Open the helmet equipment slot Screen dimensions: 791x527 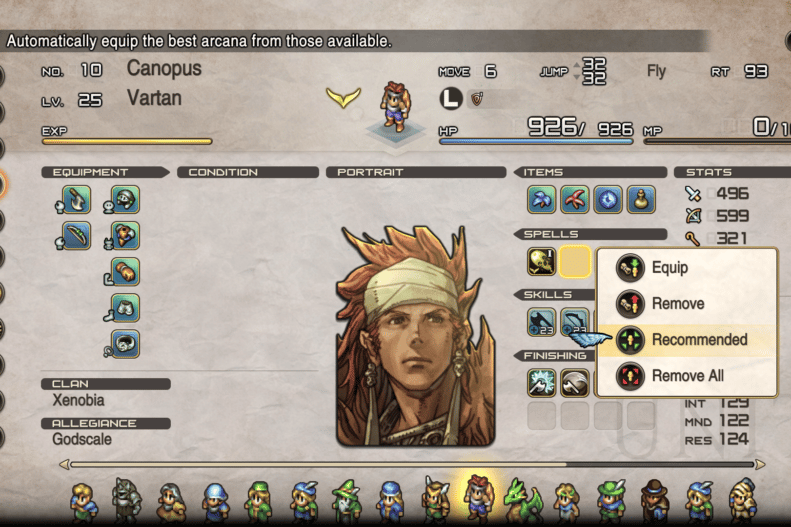coord(125,200)
